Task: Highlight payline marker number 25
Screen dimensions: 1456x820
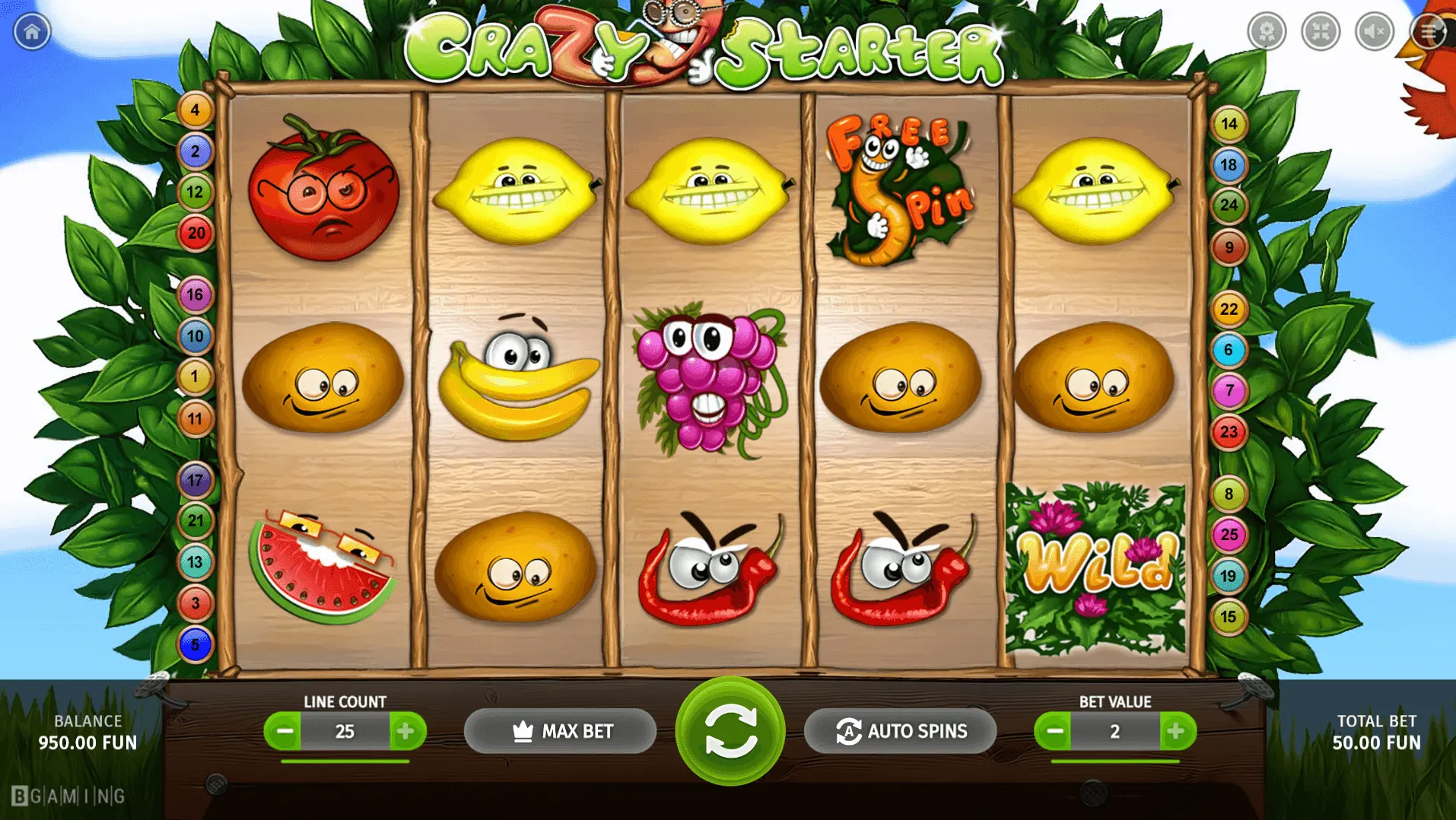Action: click(1229, 535)
